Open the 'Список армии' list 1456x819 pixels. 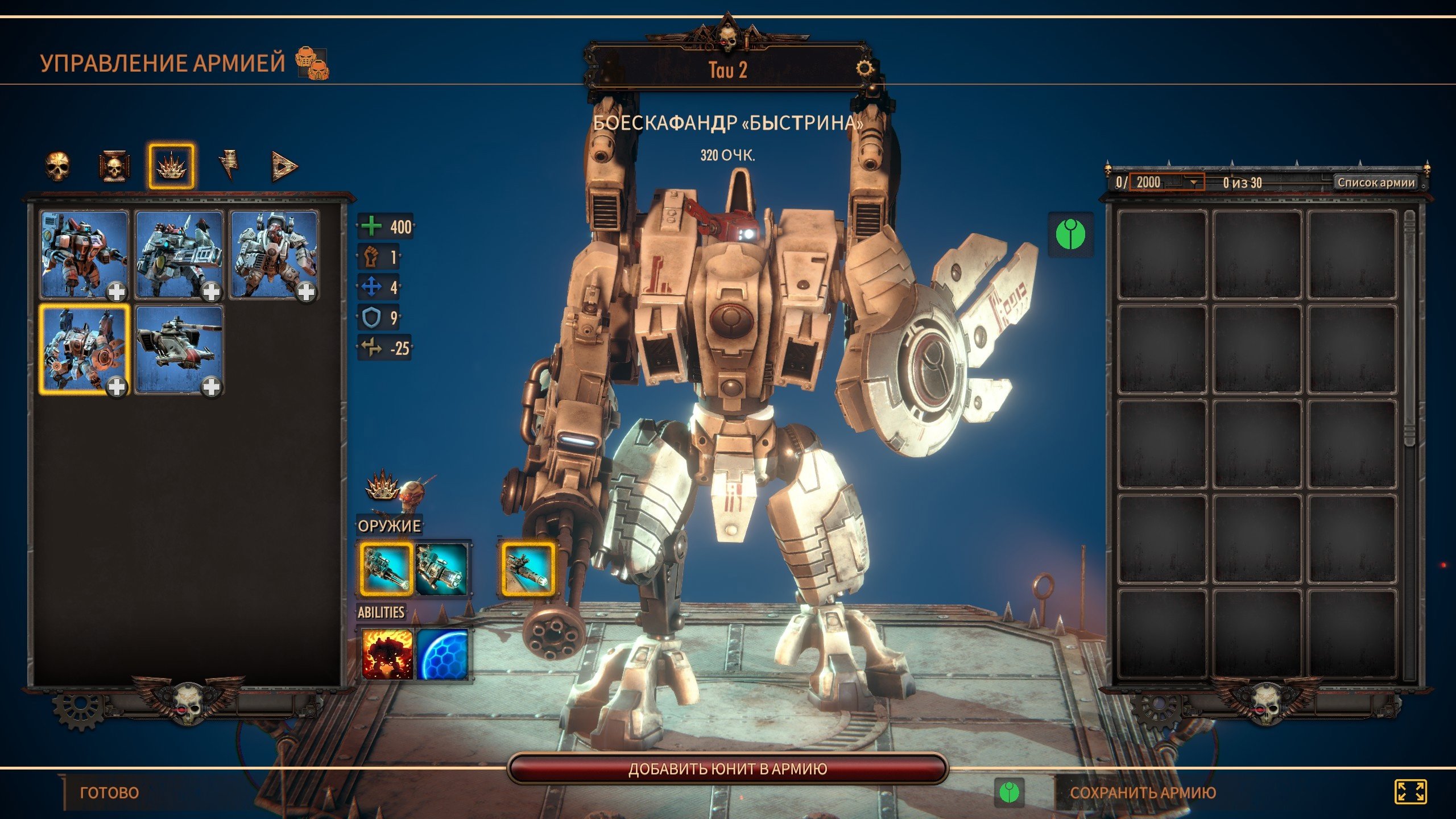coord(1376,183)
